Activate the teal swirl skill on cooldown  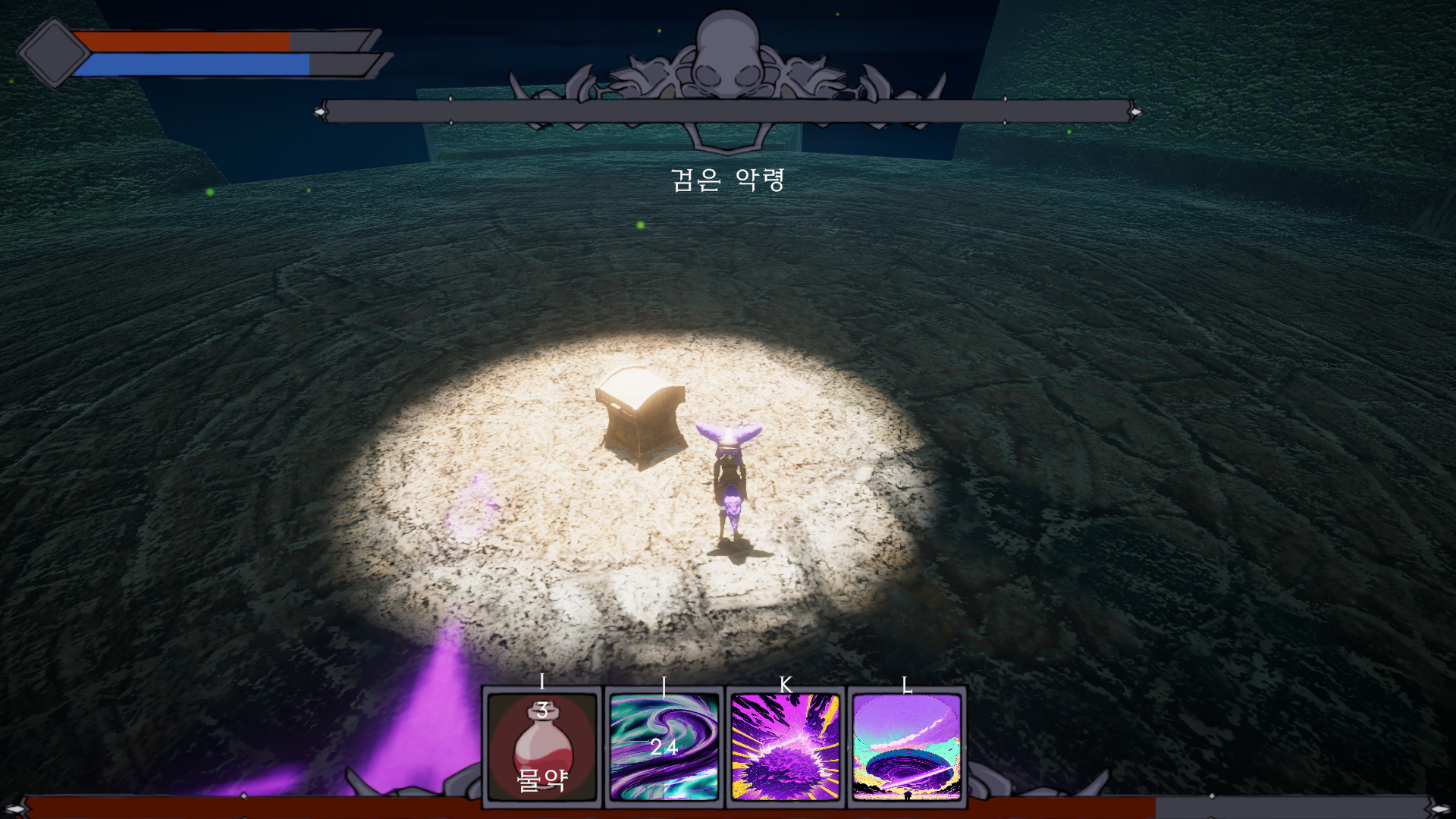pyautogui.click(x=664, y=747)
